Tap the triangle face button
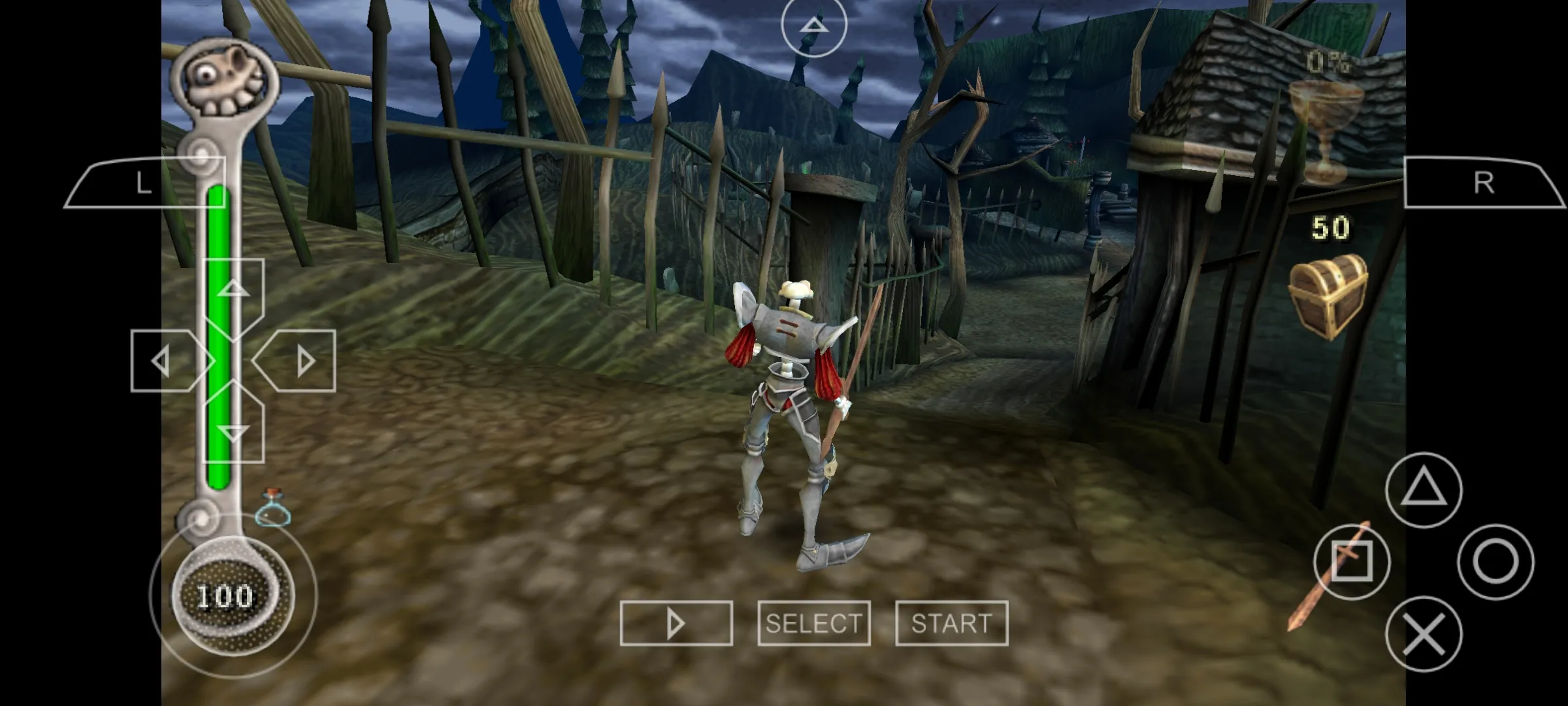 pyautogui.click(x=1424, y=490)
